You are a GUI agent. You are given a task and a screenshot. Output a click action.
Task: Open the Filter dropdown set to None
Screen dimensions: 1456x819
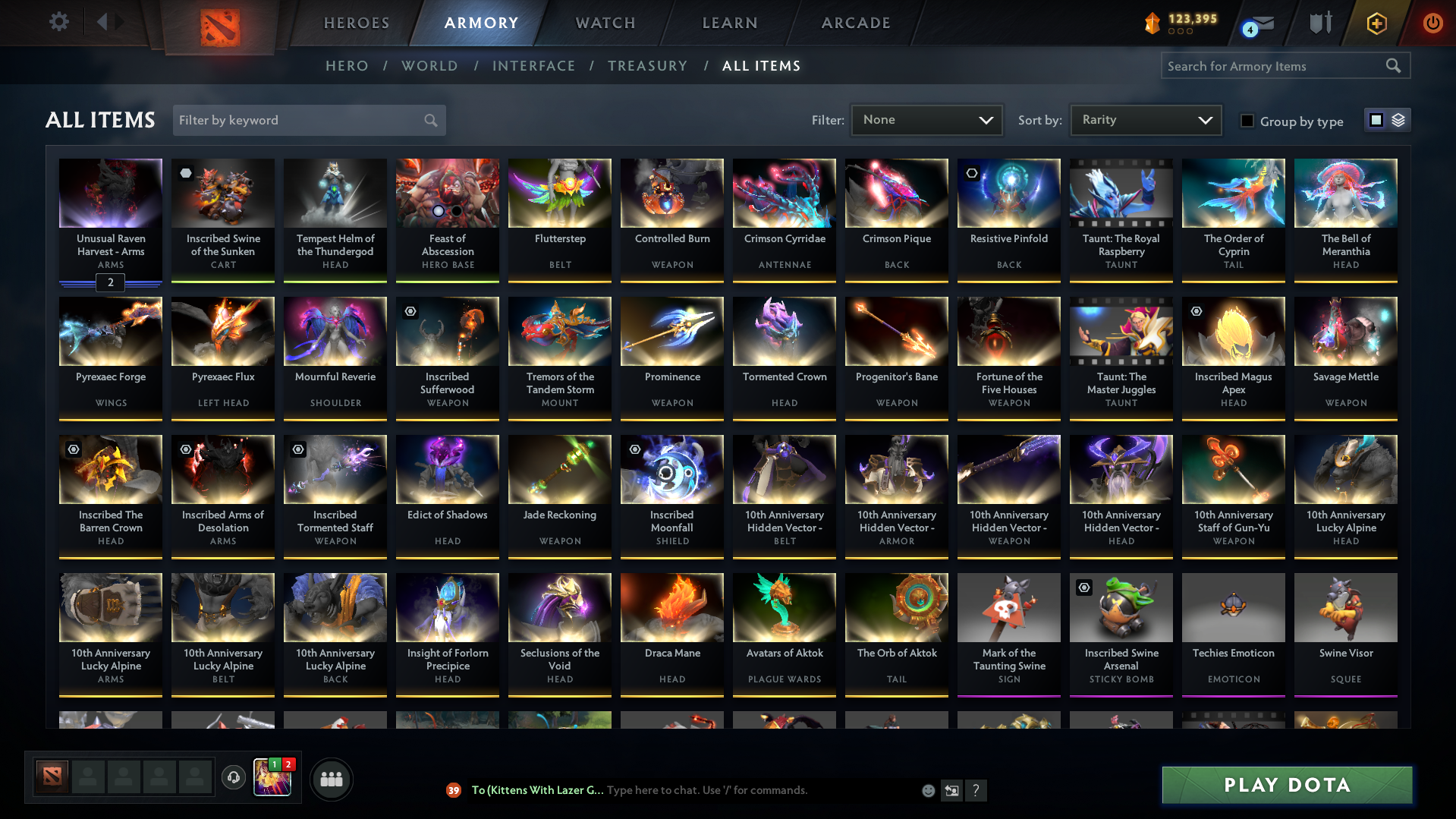[926, 120]
